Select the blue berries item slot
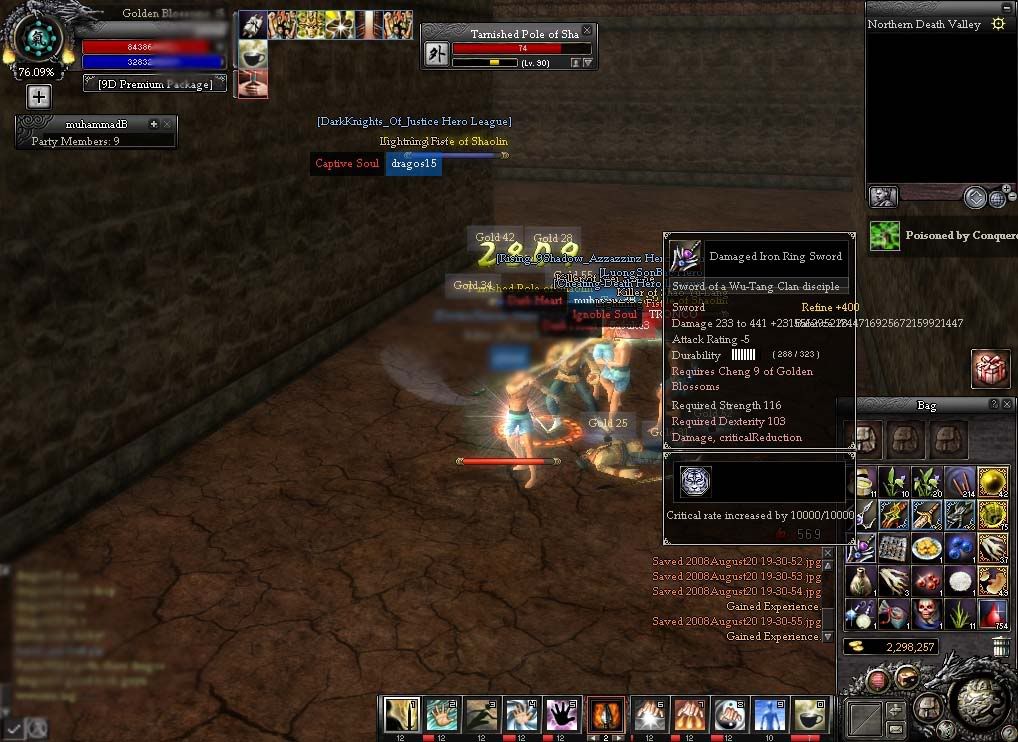Screen dimensions: 1018x742 tap(959, 546)
